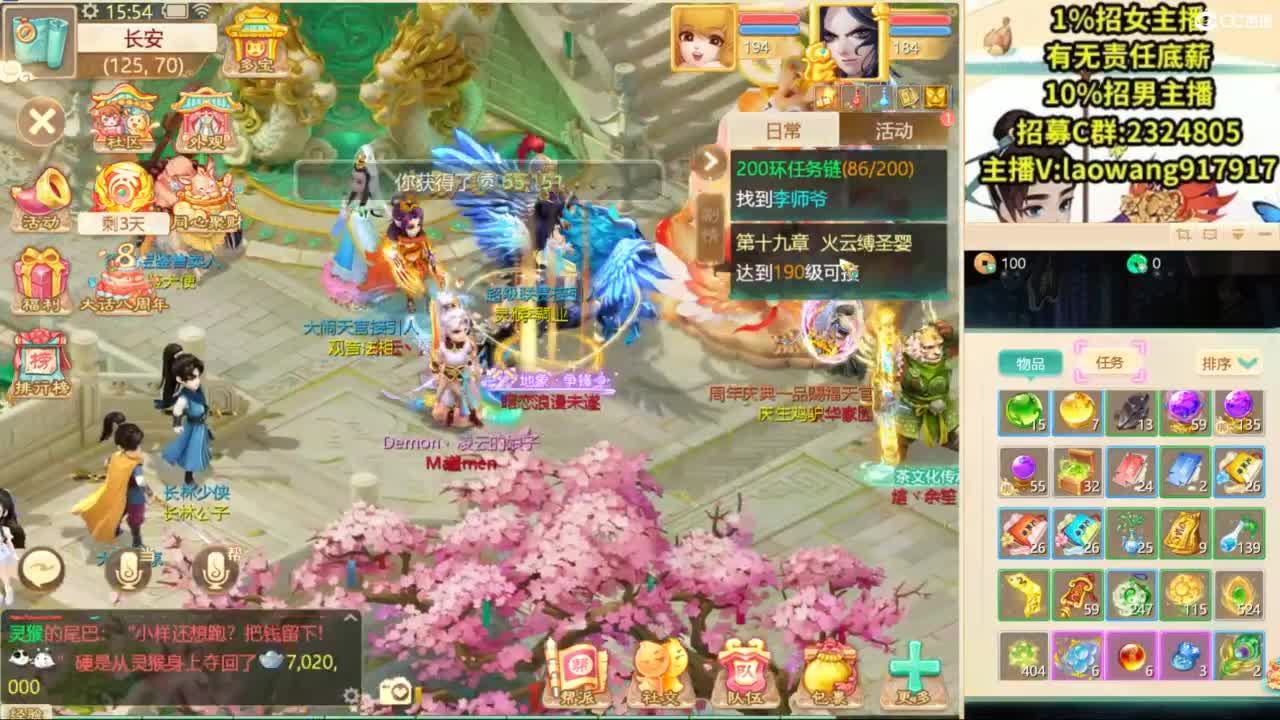Toggle the orange quest panel side arrow
Viewport: 1280px width, 720px height.
point(713,160)
